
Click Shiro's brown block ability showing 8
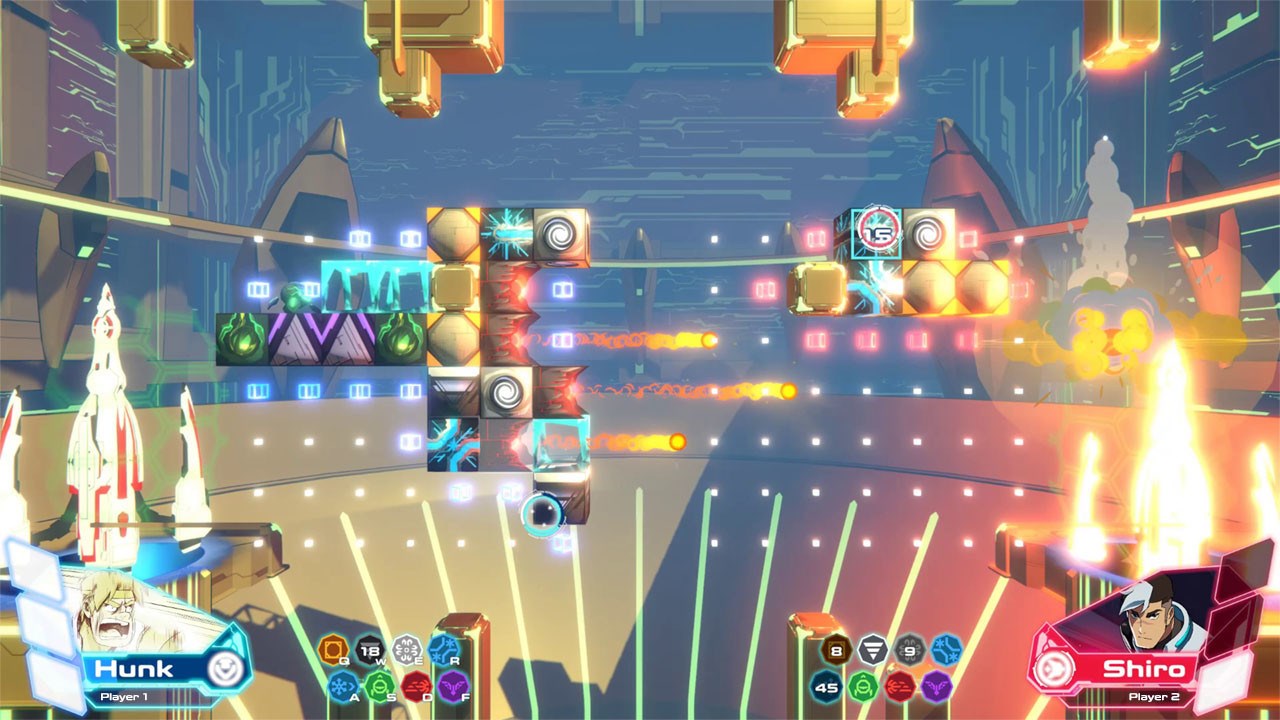pyautogui.click(x=836, y=649)
